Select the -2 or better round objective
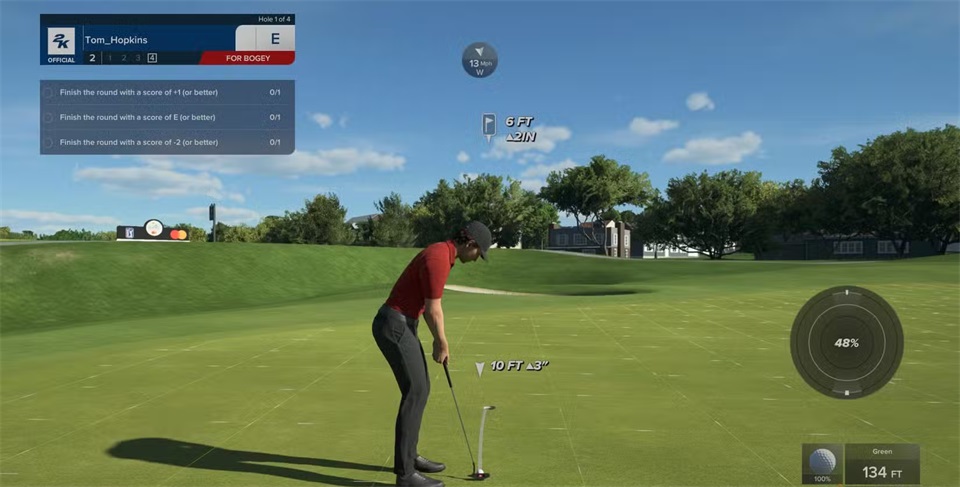The image size is (960, 487). click(x=160, y=142)
